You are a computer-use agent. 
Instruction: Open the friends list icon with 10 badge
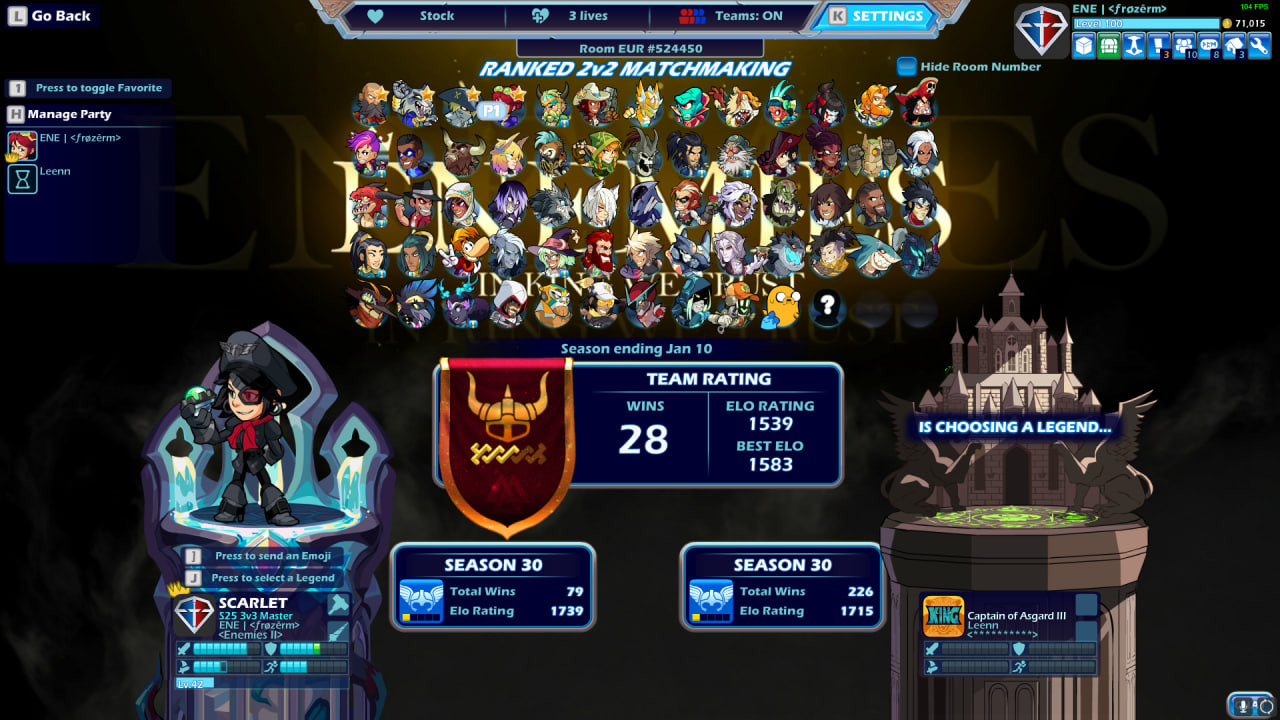[1182, 44]
